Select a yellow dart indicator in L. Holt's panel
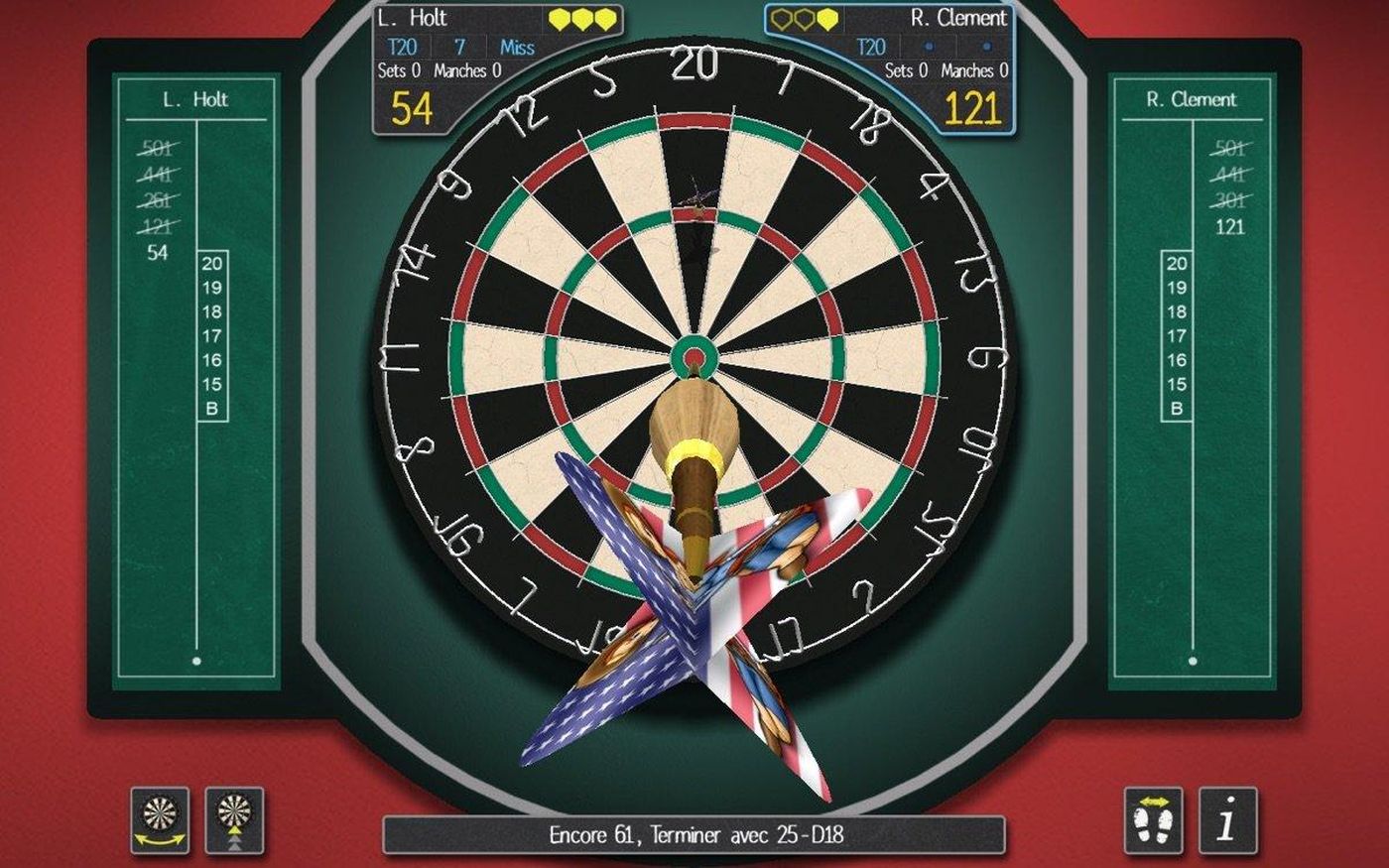Screen dimensions: 1389x868 (x=580, y=17)
